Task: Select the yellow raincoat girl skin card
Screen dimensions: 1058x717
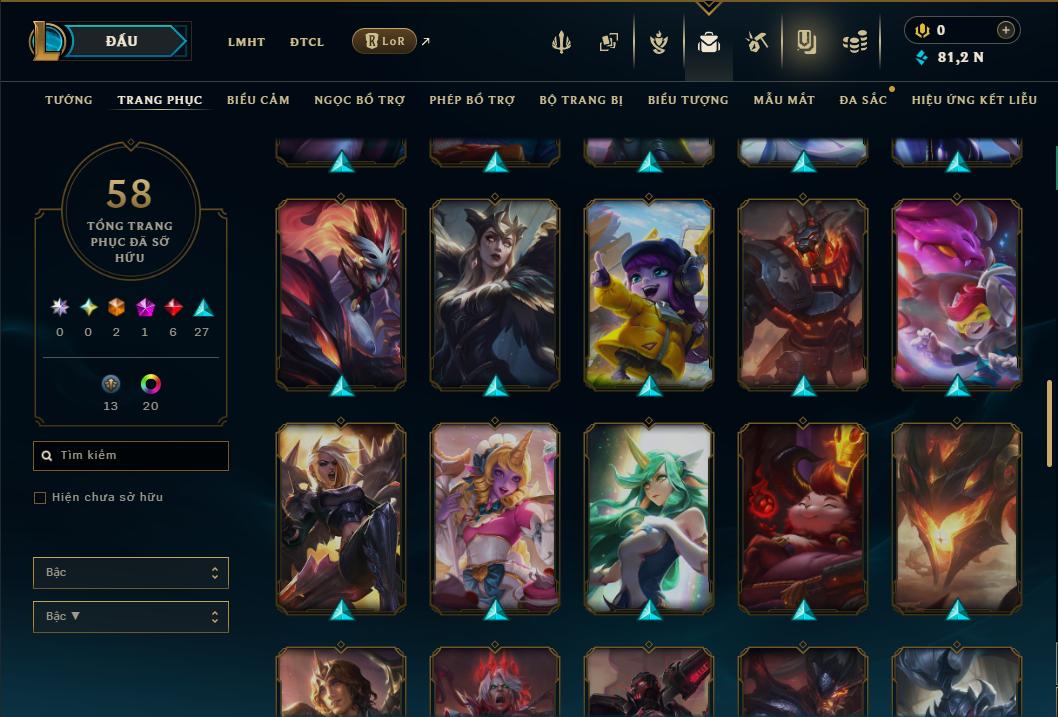Action: 649,293
